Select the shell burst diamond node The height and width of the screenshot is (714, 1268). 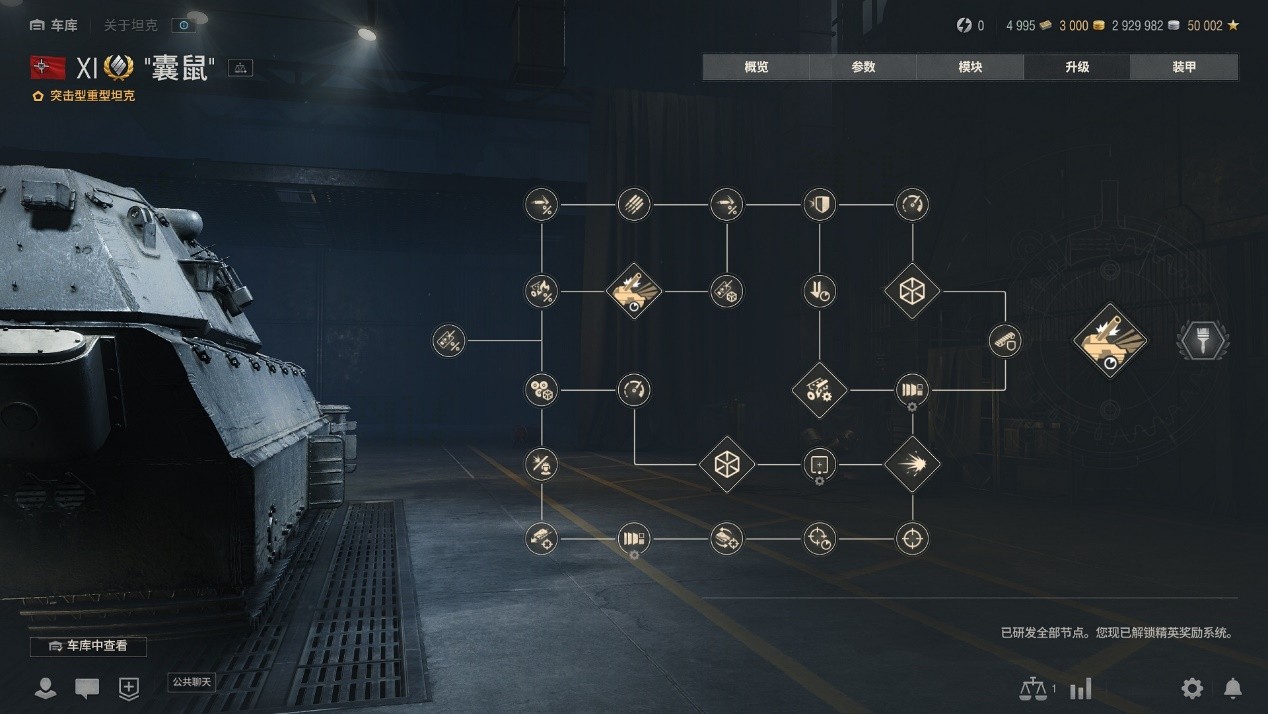coord(912,464)
